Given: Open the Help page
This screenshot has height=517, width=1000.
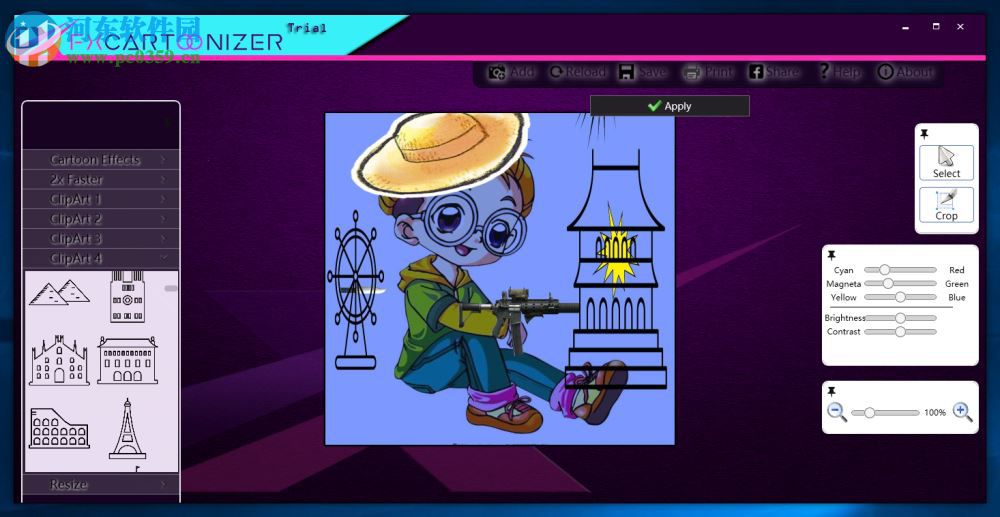Looking at the screenshot, I should pos(839,72).
